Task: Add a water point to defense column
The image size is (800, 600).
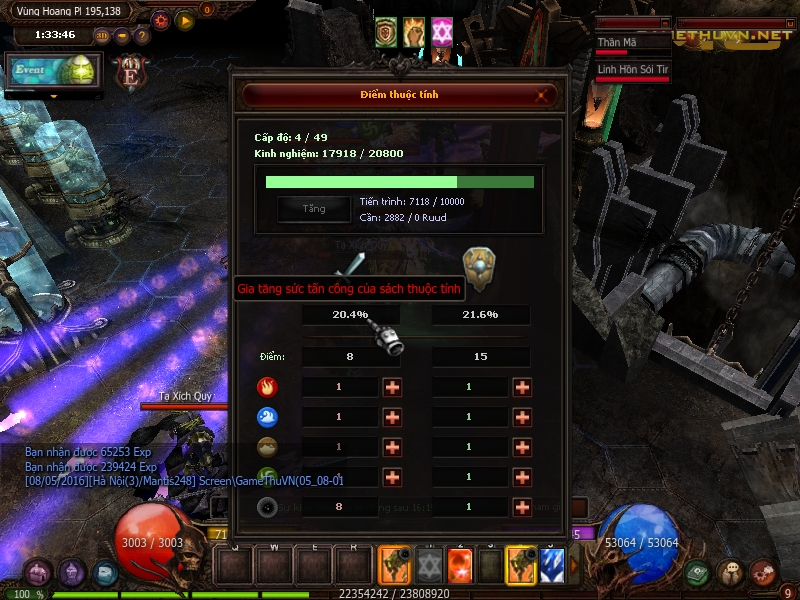Action: [x=522, y=417]
